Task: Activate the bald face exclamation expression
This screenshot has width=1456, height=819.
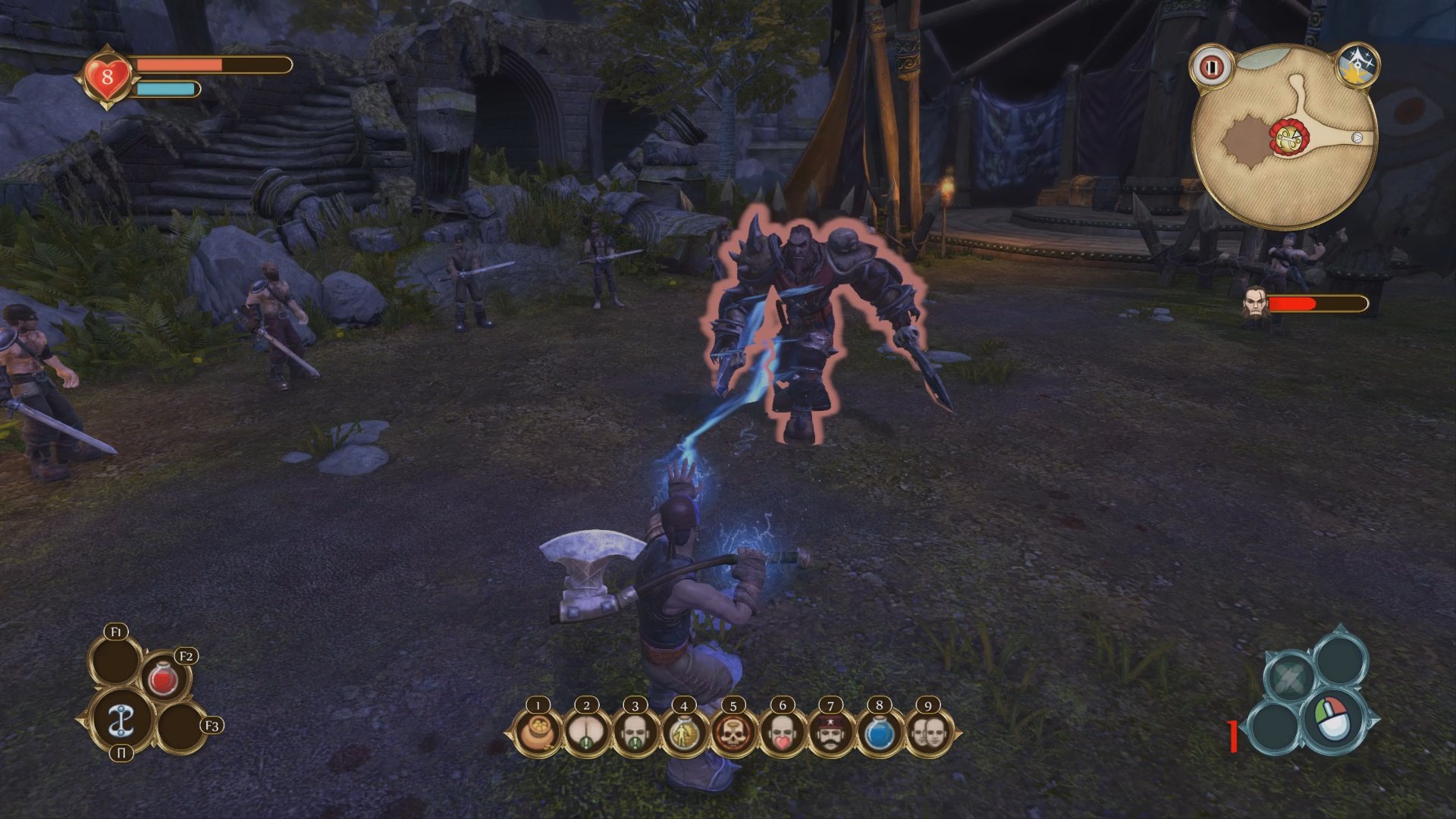Action: point(635,734)
